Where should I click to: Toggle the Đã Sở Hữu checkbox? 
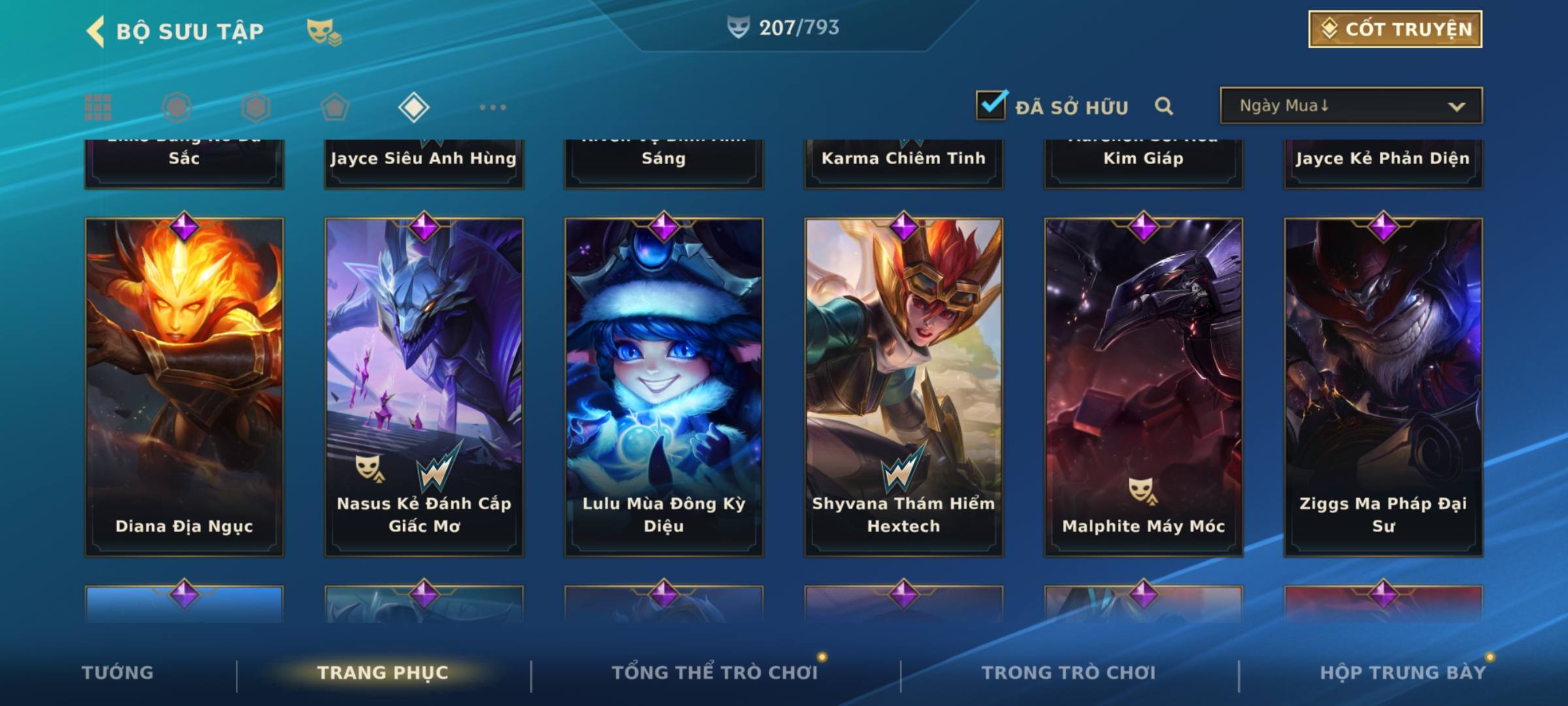[991, 105]
